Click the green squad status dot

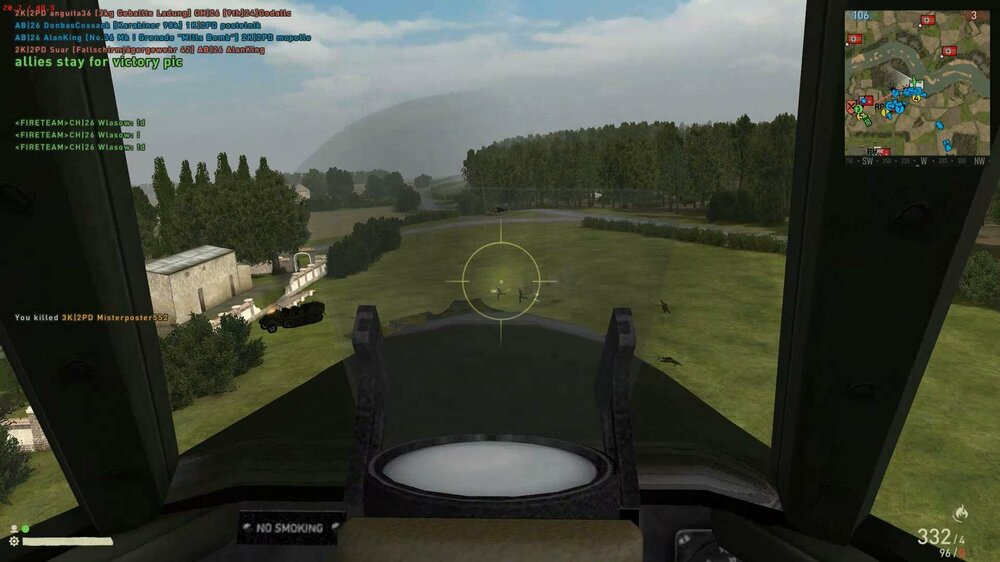click(x=25, y=529)
